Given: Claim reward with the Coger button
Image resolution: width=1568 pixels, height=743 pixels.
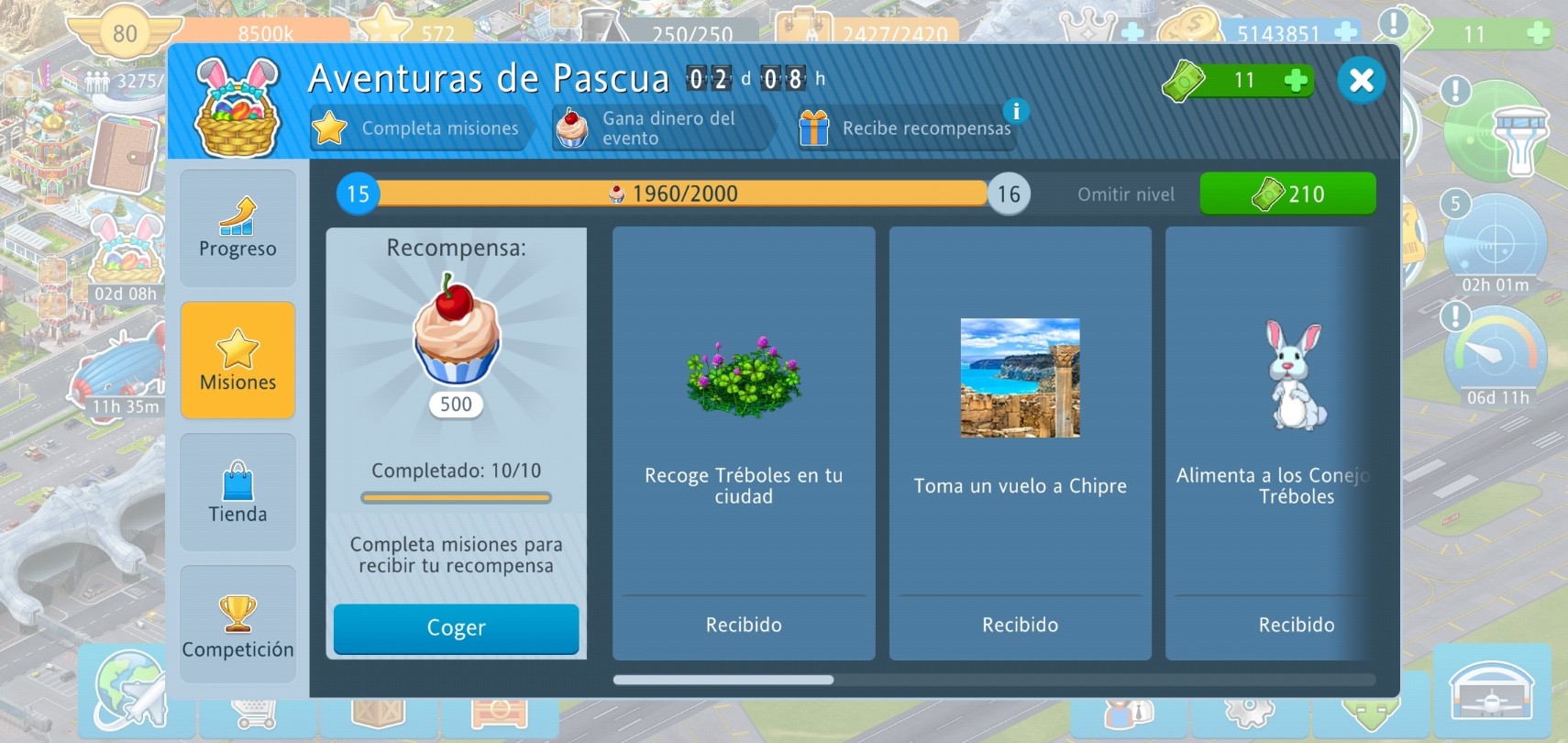Looking at the screenshot, I should tap(456, 628).
